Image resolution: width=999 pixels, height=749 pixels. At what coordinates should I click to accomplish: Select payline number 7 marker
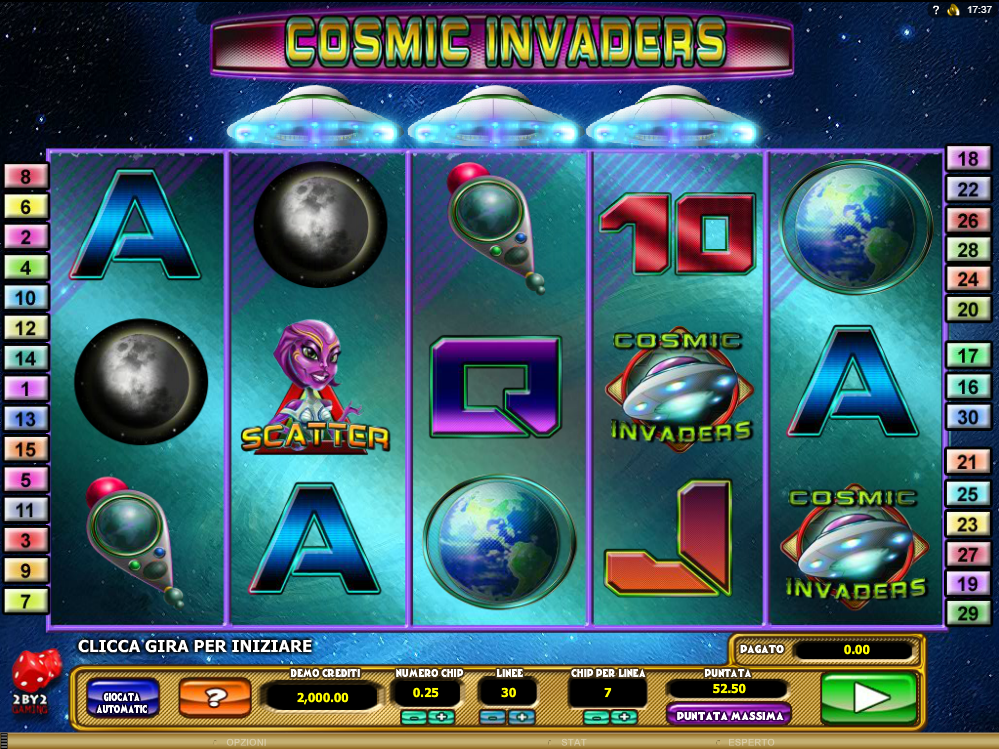coord(27,601)
